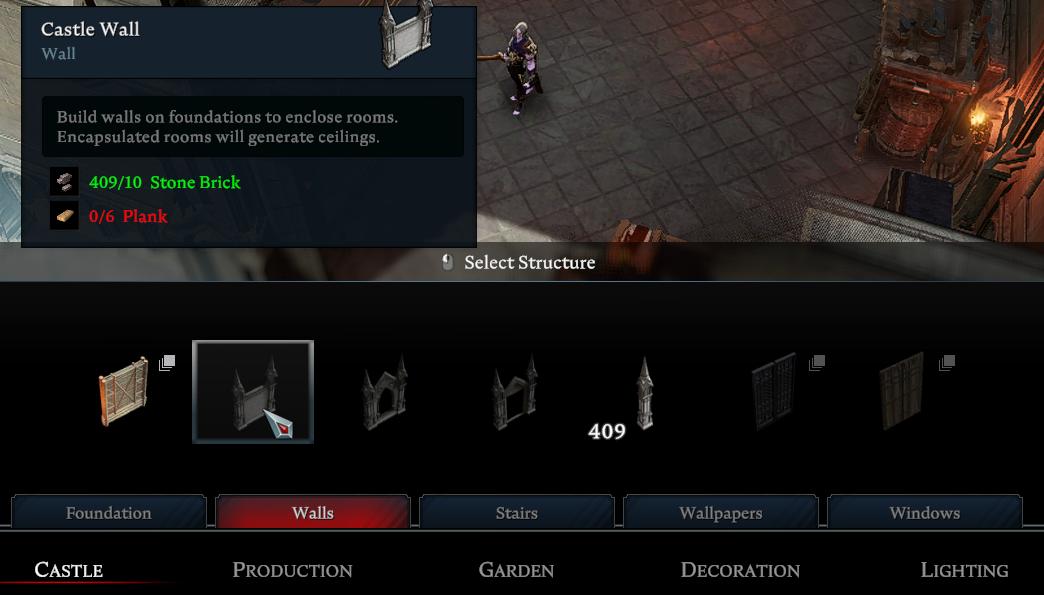Open the Stairs tab
Image resolution: width=1044 pixels, height=595 pixels.
517,513
